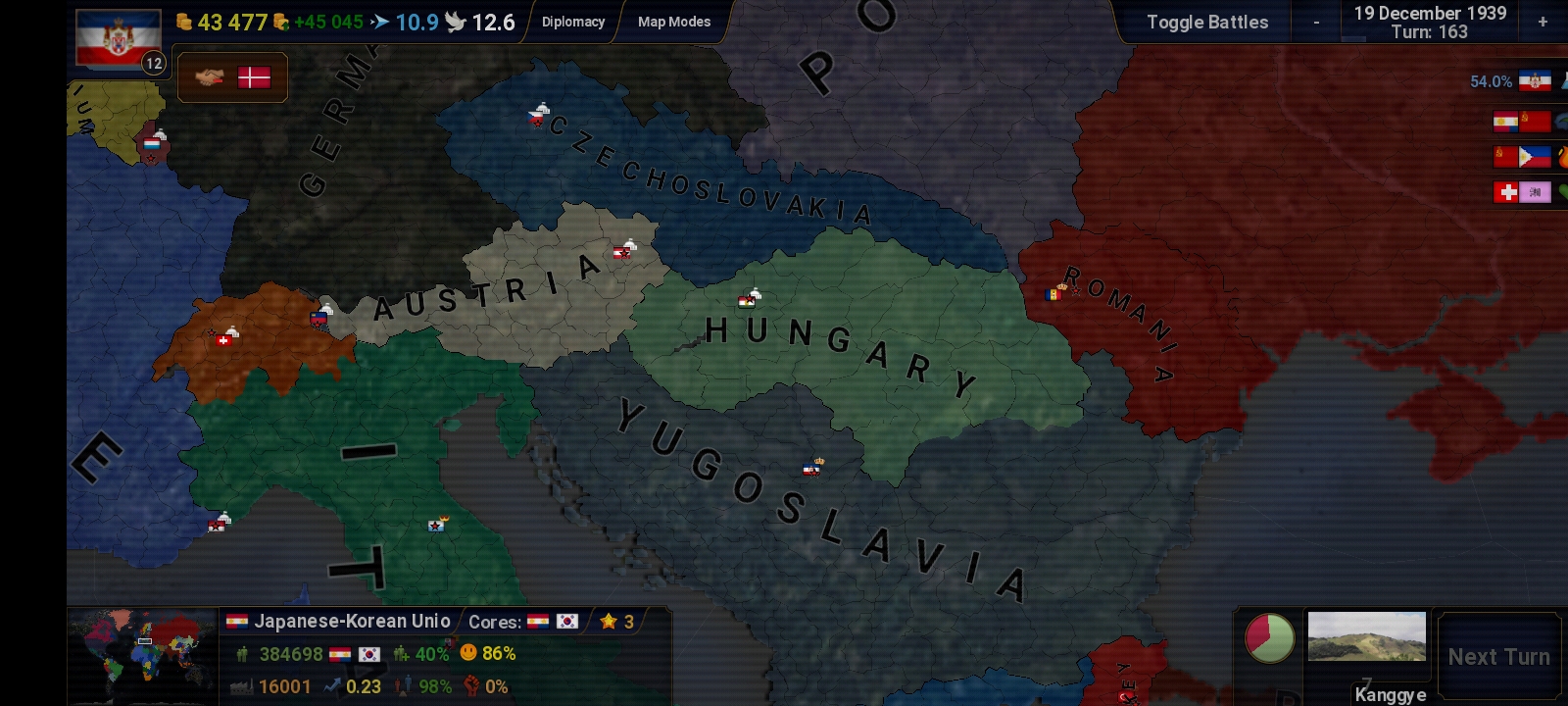Select the Denmark alliance flag box

pos(232,77)
